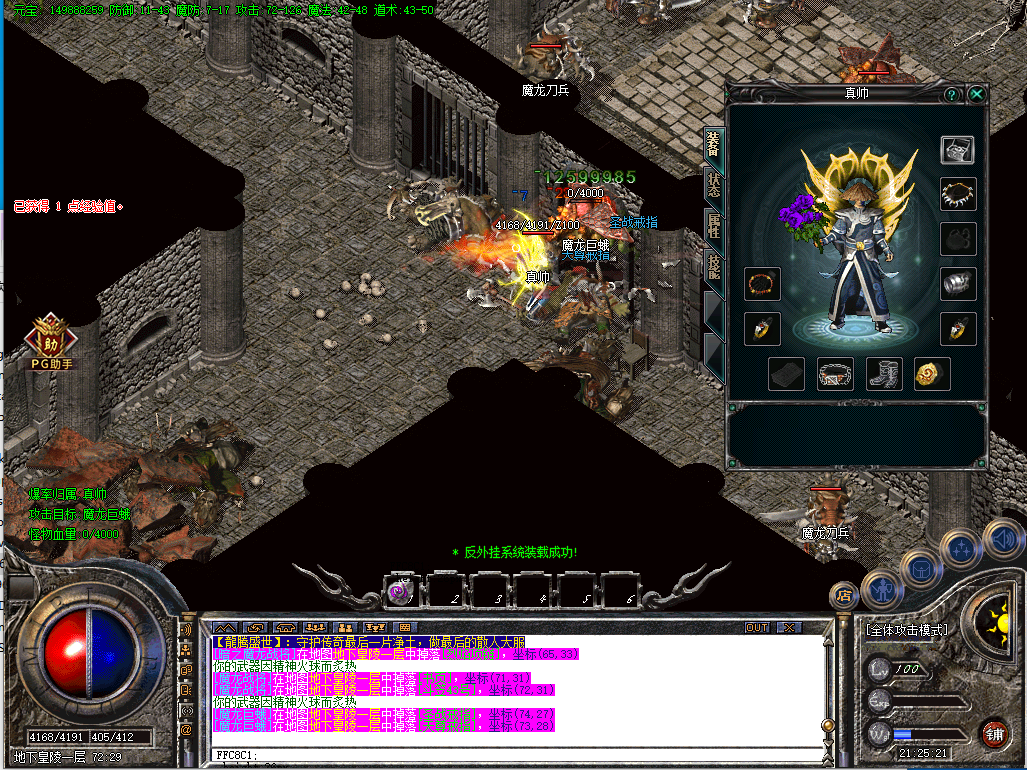Show the 技能 skills tab
Viewport: 1027px width, 770px height.
click(x=714, y=266)
